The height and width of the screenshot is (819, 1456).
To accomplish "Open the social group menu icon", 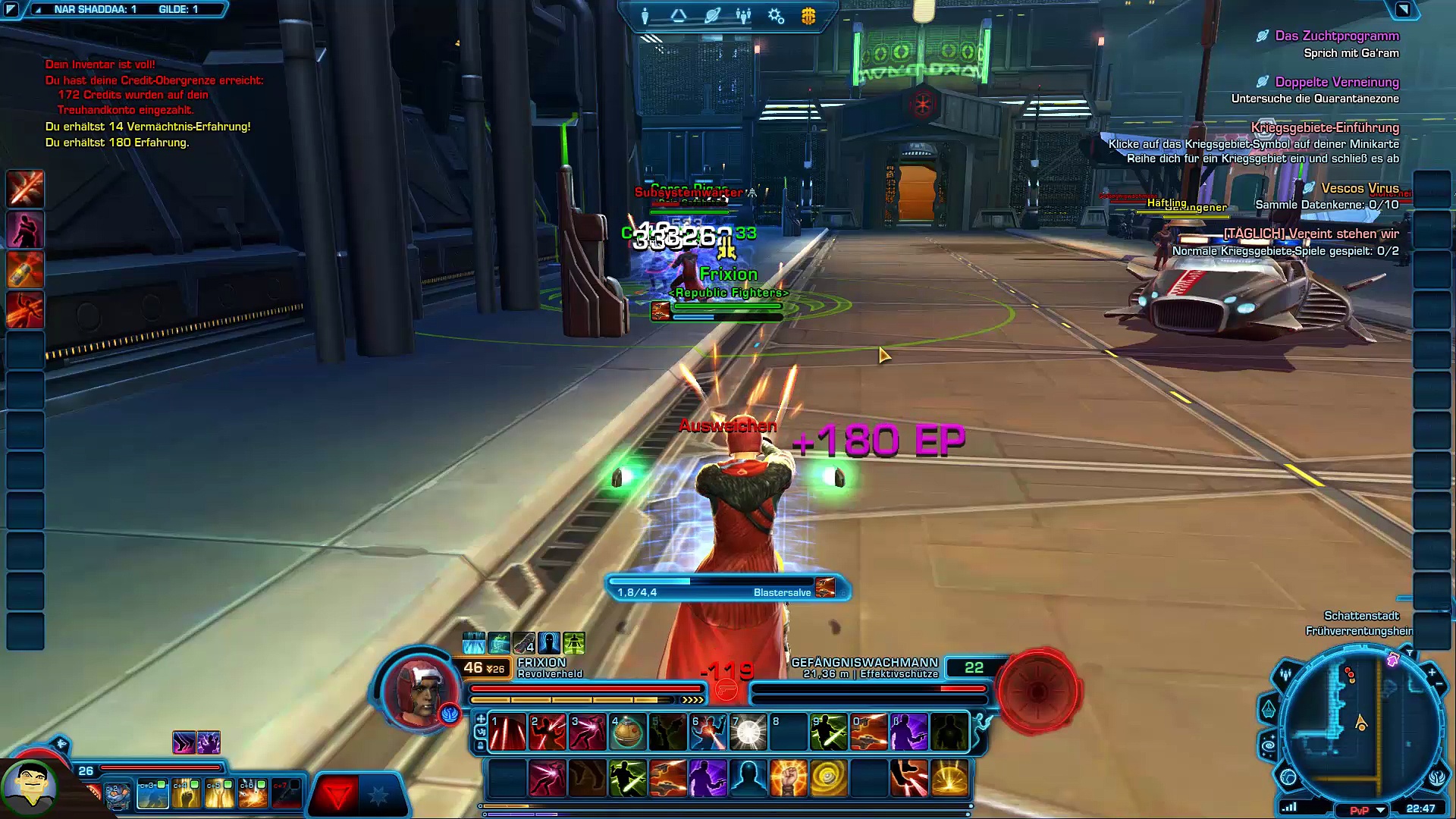I will pyautogui.click(x=744, y=16).
